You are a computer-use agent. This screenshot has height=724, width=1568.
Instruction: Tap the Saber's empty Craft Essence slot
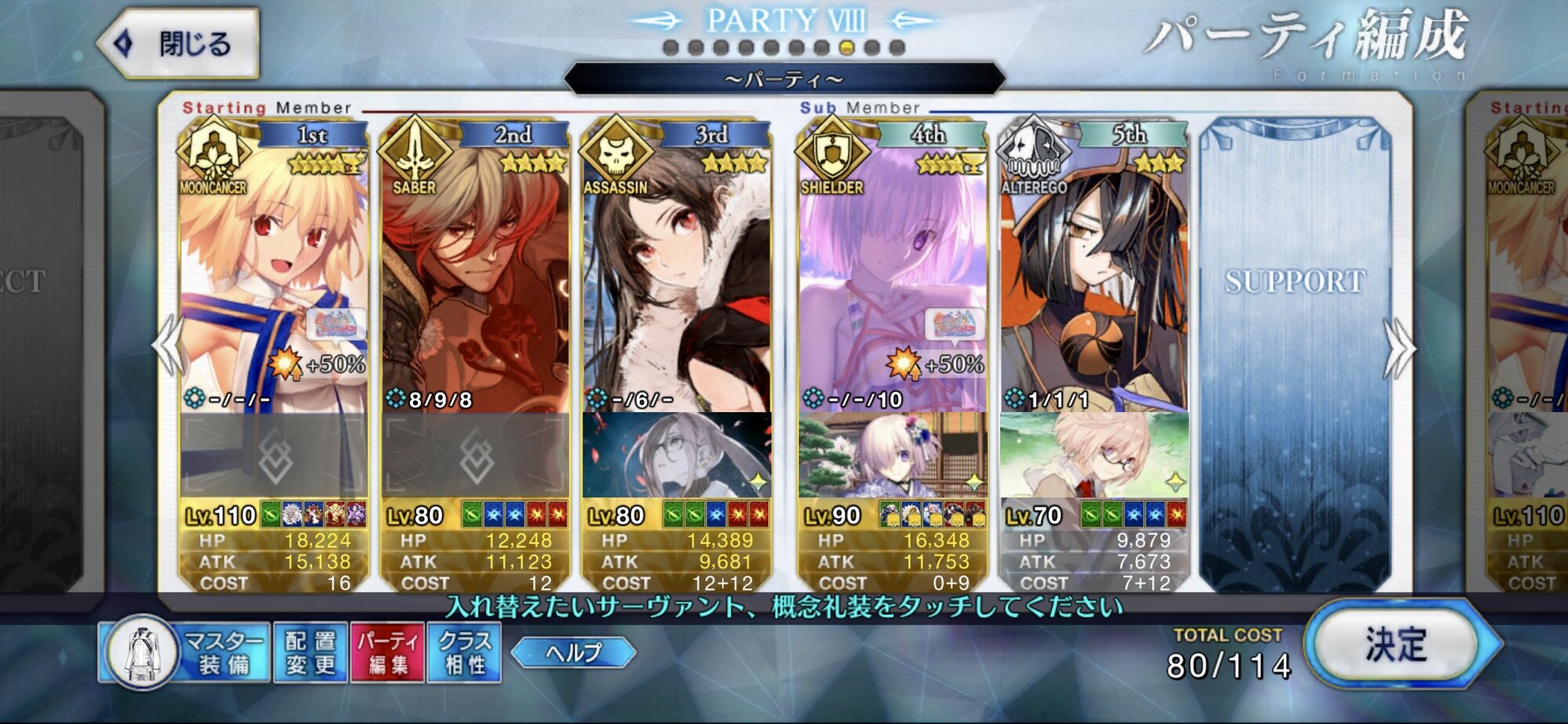(x=475, y=455)
